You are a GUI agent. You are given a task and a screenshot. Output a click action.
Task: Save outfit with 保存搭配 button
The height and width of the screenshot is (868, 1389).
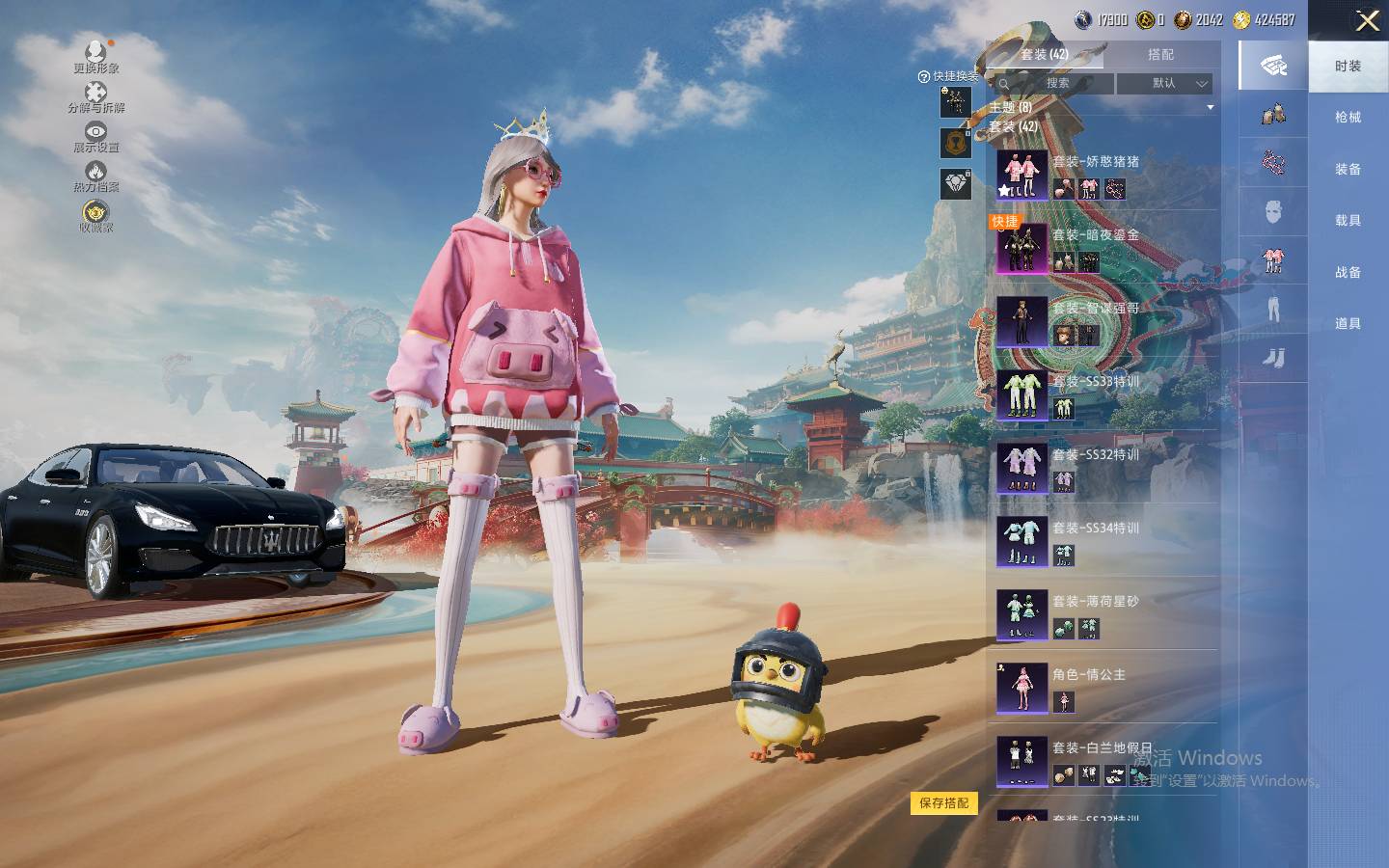click(943, 802)
